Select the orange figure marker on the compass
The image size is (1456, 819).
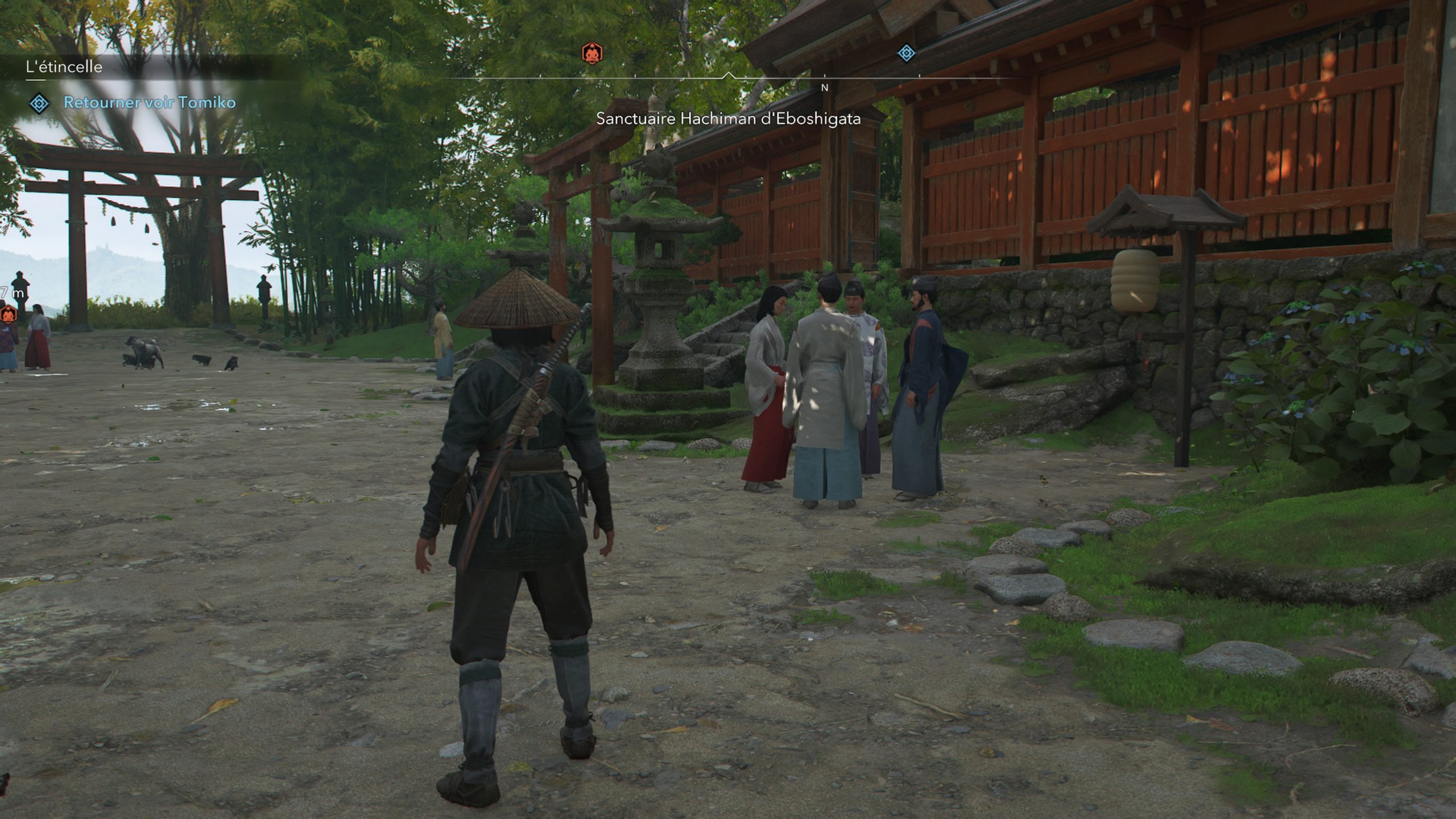(591, 53)
